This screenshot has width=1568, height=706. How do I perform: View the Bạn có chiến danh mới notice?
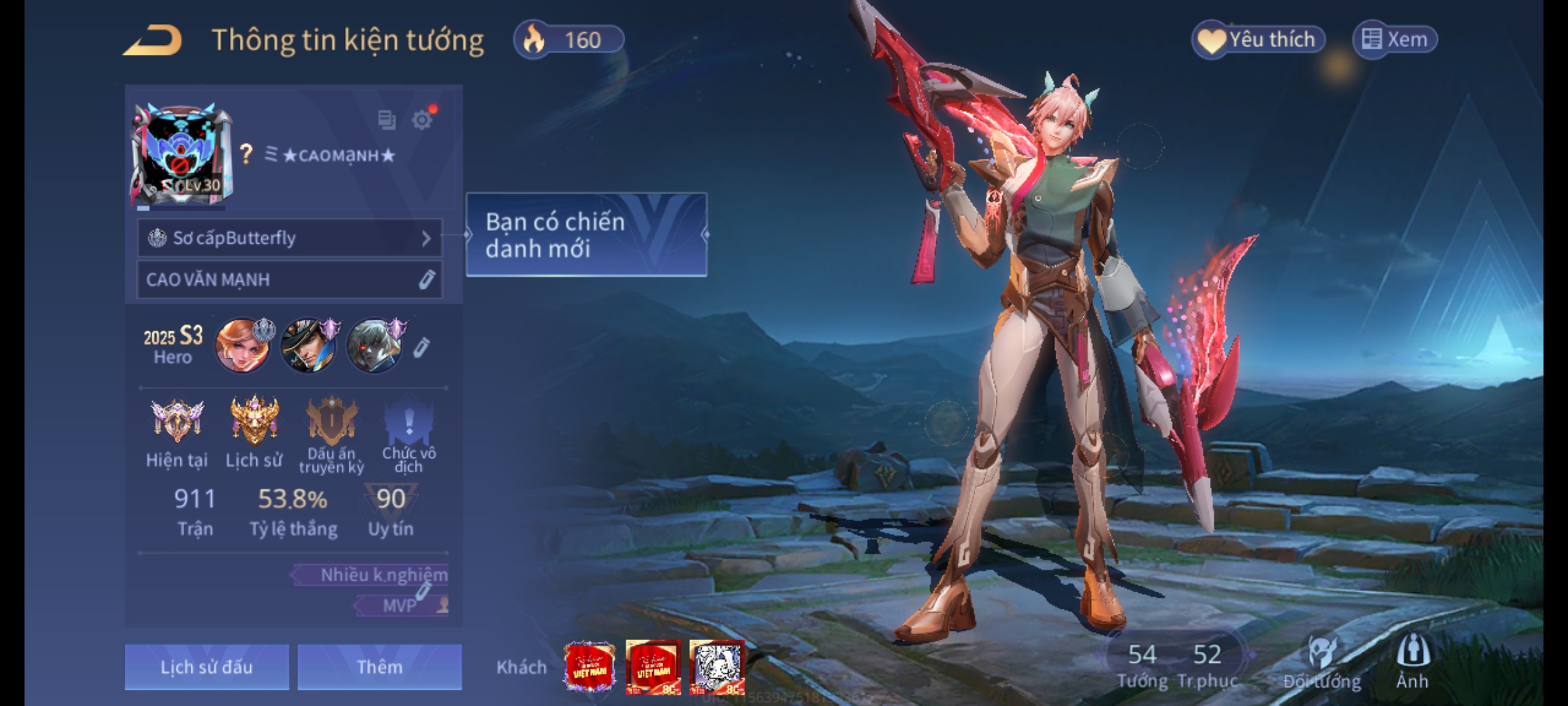pos(586,235)
